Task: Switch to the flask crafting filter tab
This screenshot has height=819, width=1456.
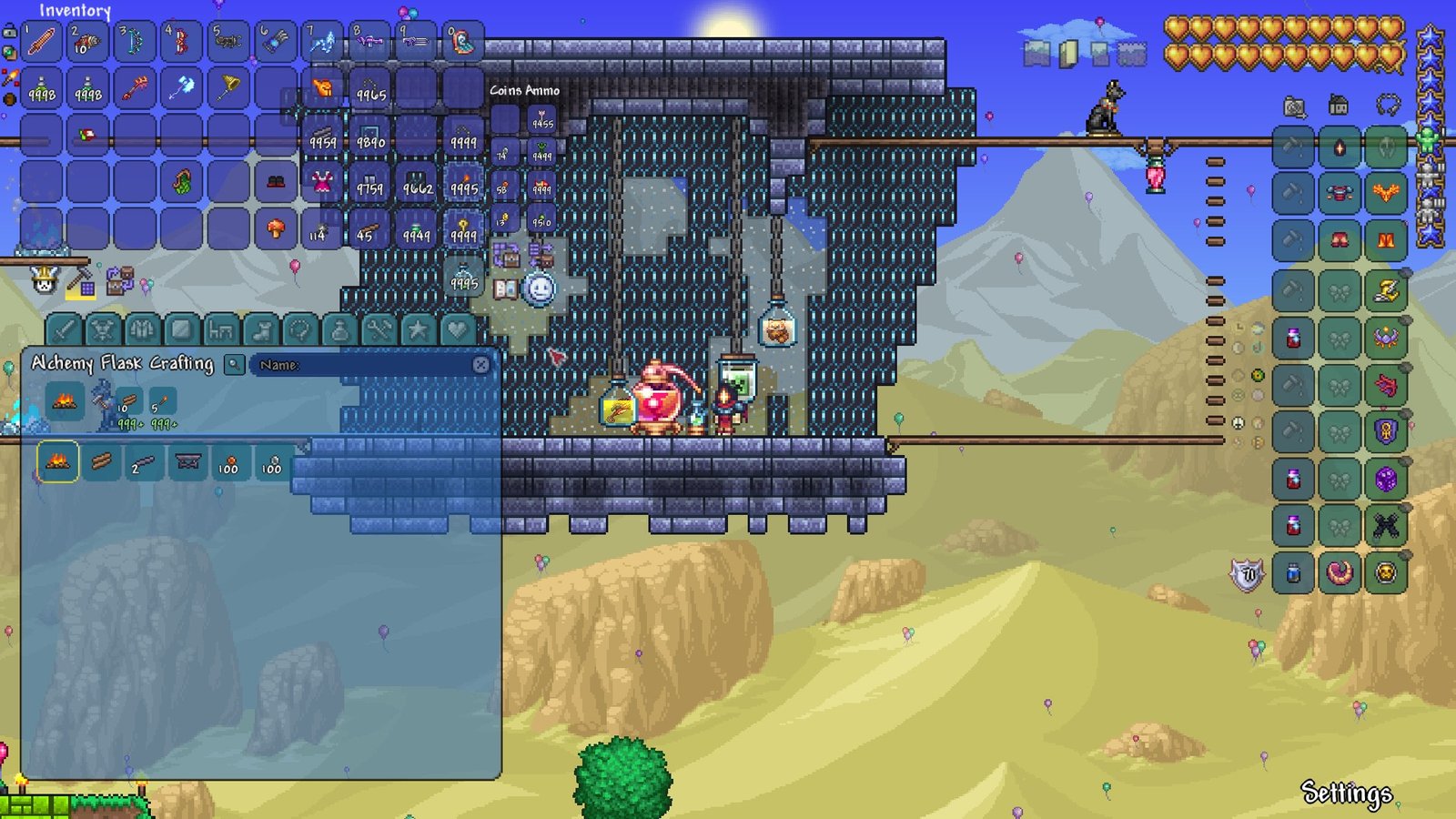Action: coord(339,329)
